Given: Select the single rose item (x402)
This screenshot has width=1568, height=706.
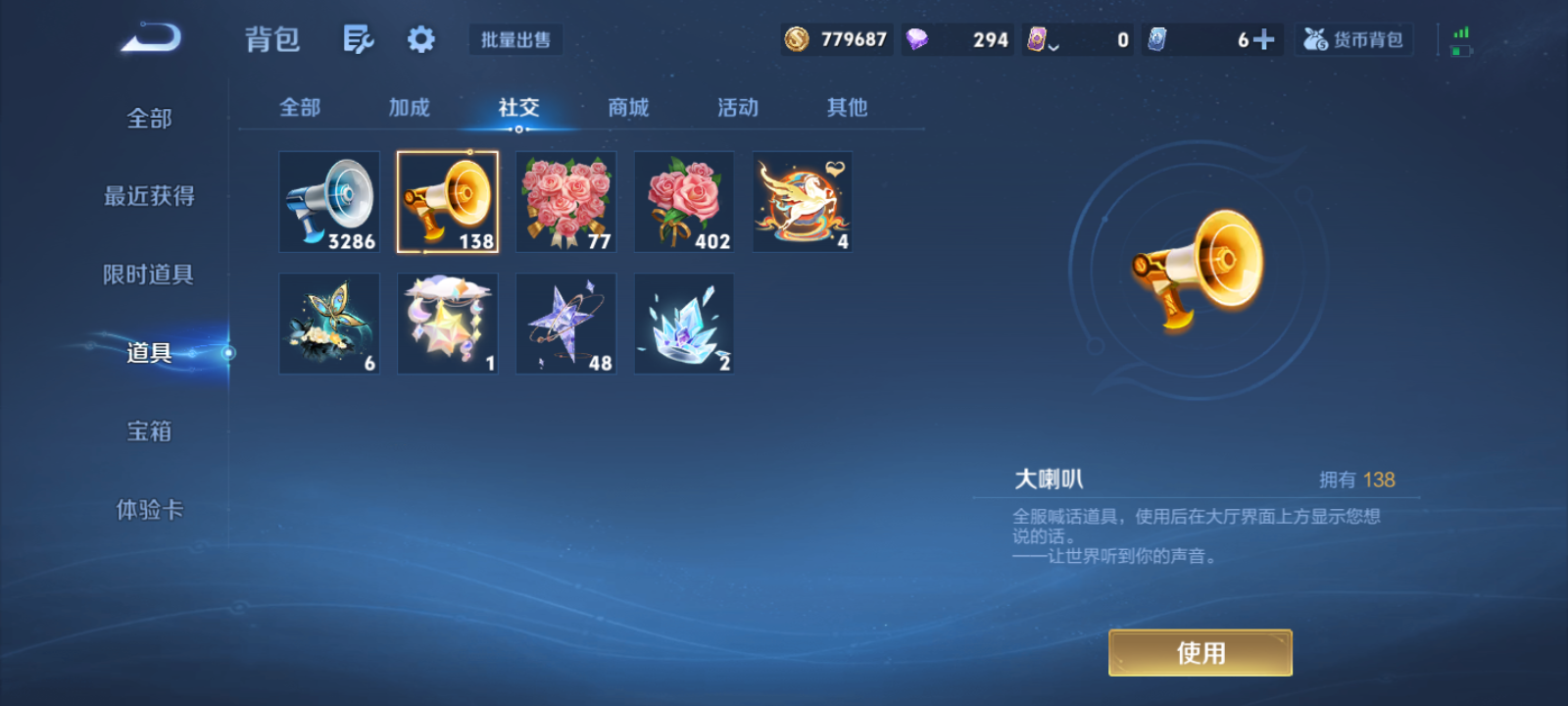Looking at the screenshot, I should click(x=683, y=201).
